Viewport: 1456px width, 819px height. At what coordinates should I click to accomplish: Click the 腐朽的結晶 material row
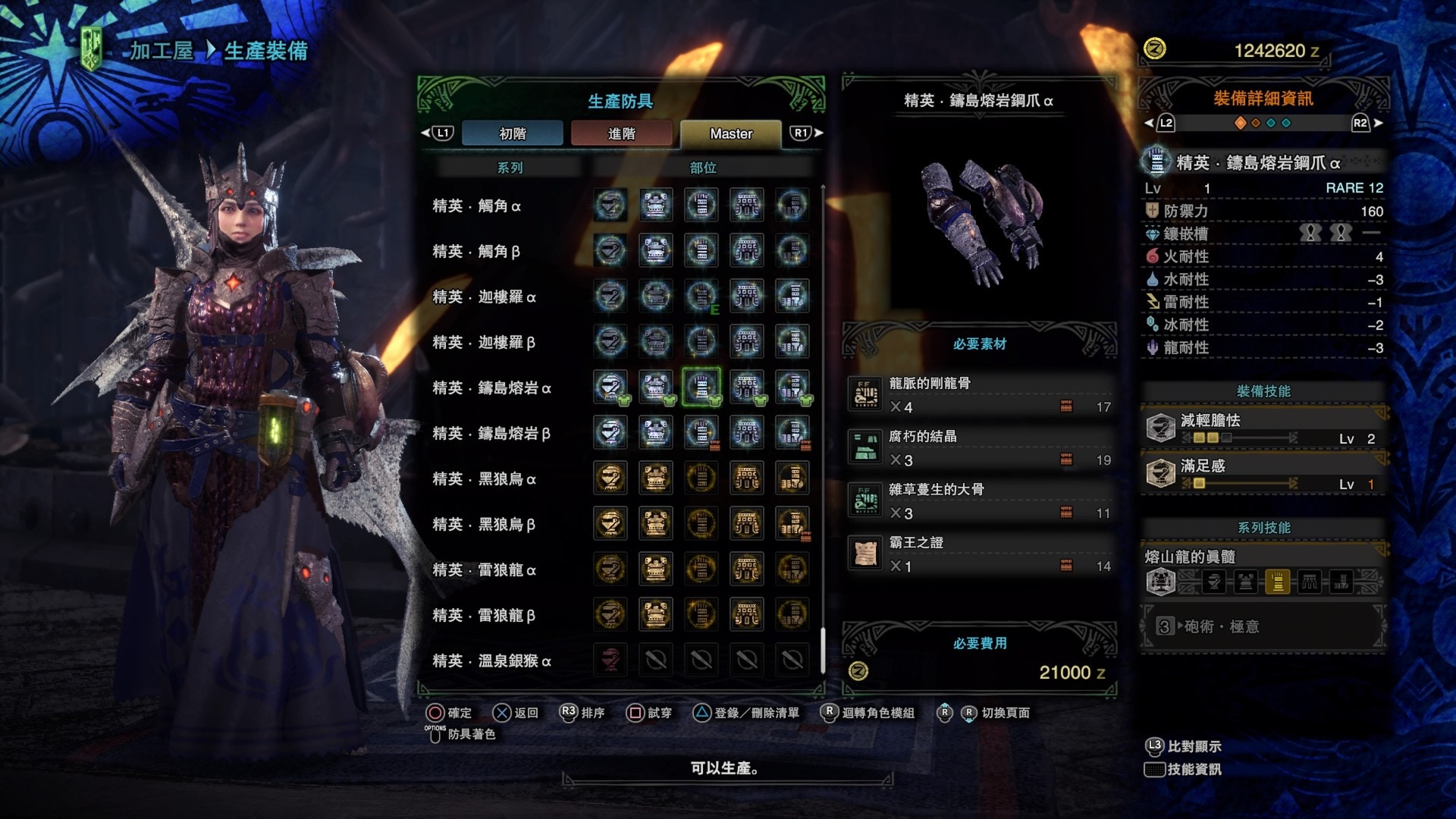click(980, 448)
